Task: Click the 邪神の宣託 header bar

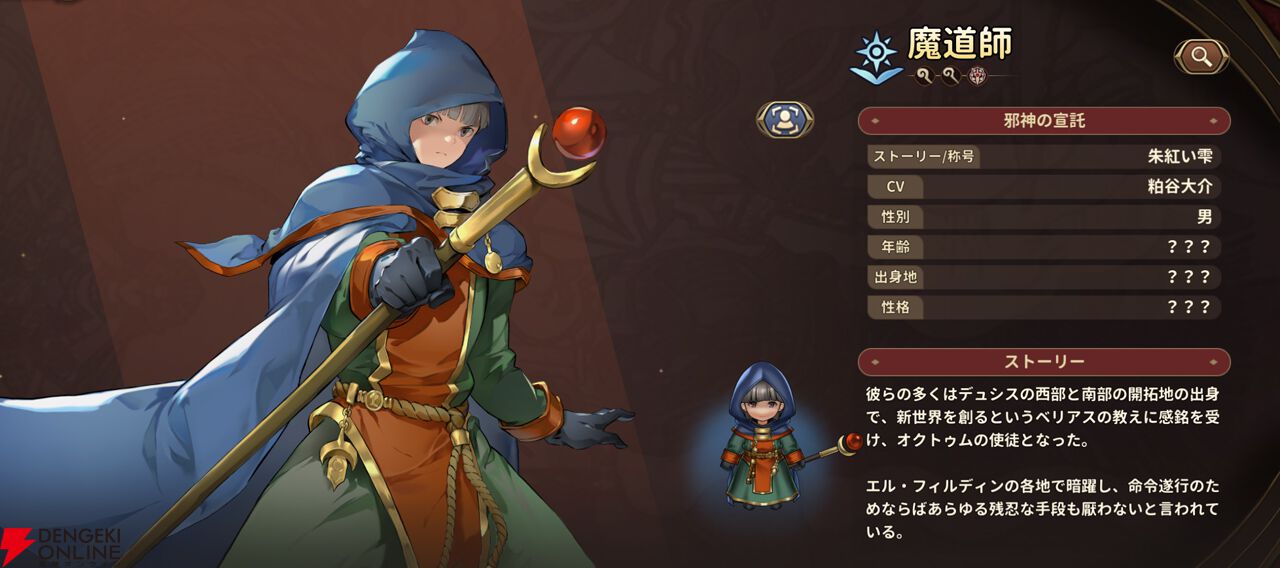Action: [1044, 121]
